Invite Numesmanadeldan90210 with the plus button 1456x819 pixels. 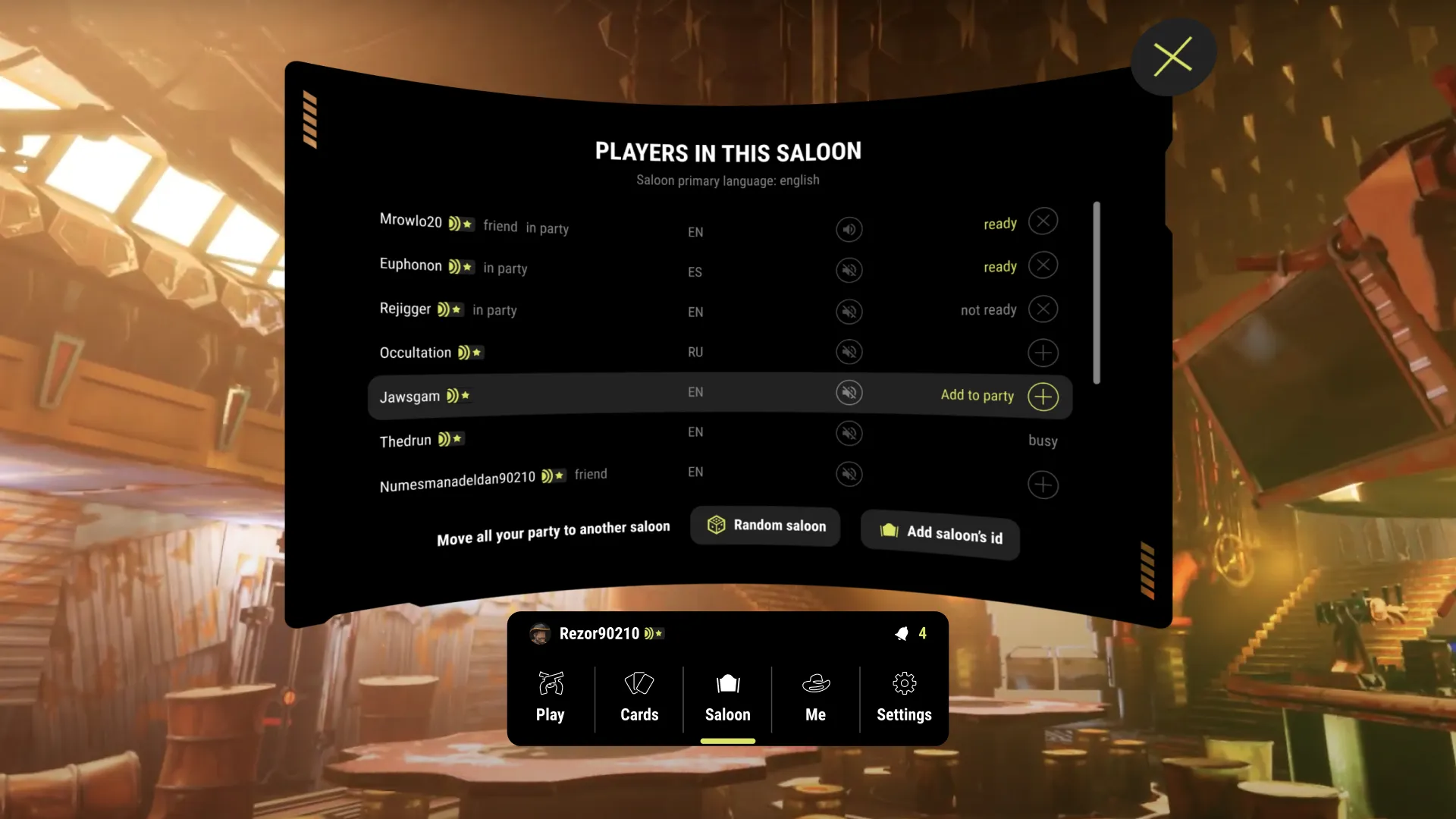pos(1043,485)
